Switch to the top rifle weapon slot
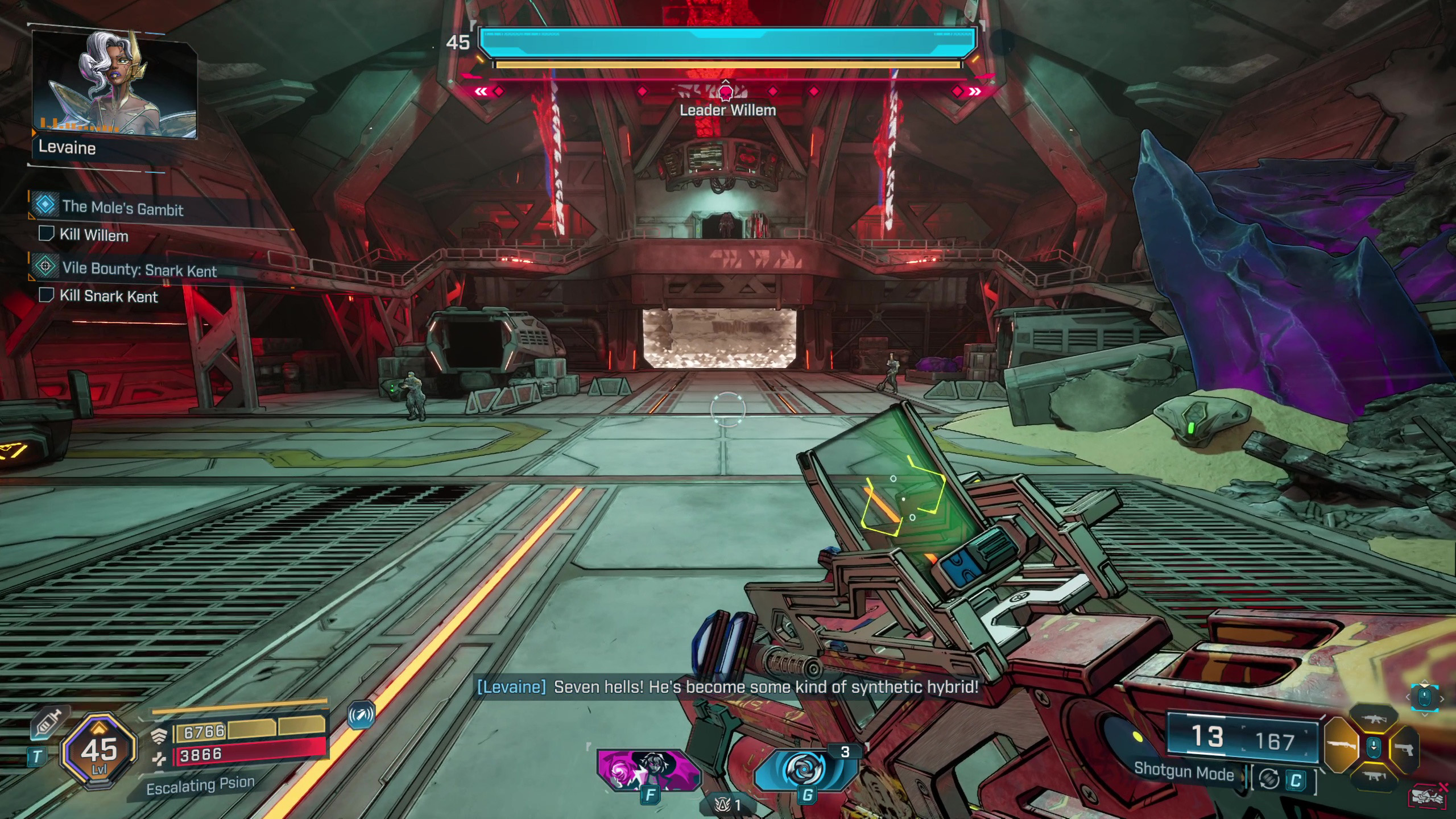Image resolution: width=1456 pixels, height=819 pixels. (1374, 719)
